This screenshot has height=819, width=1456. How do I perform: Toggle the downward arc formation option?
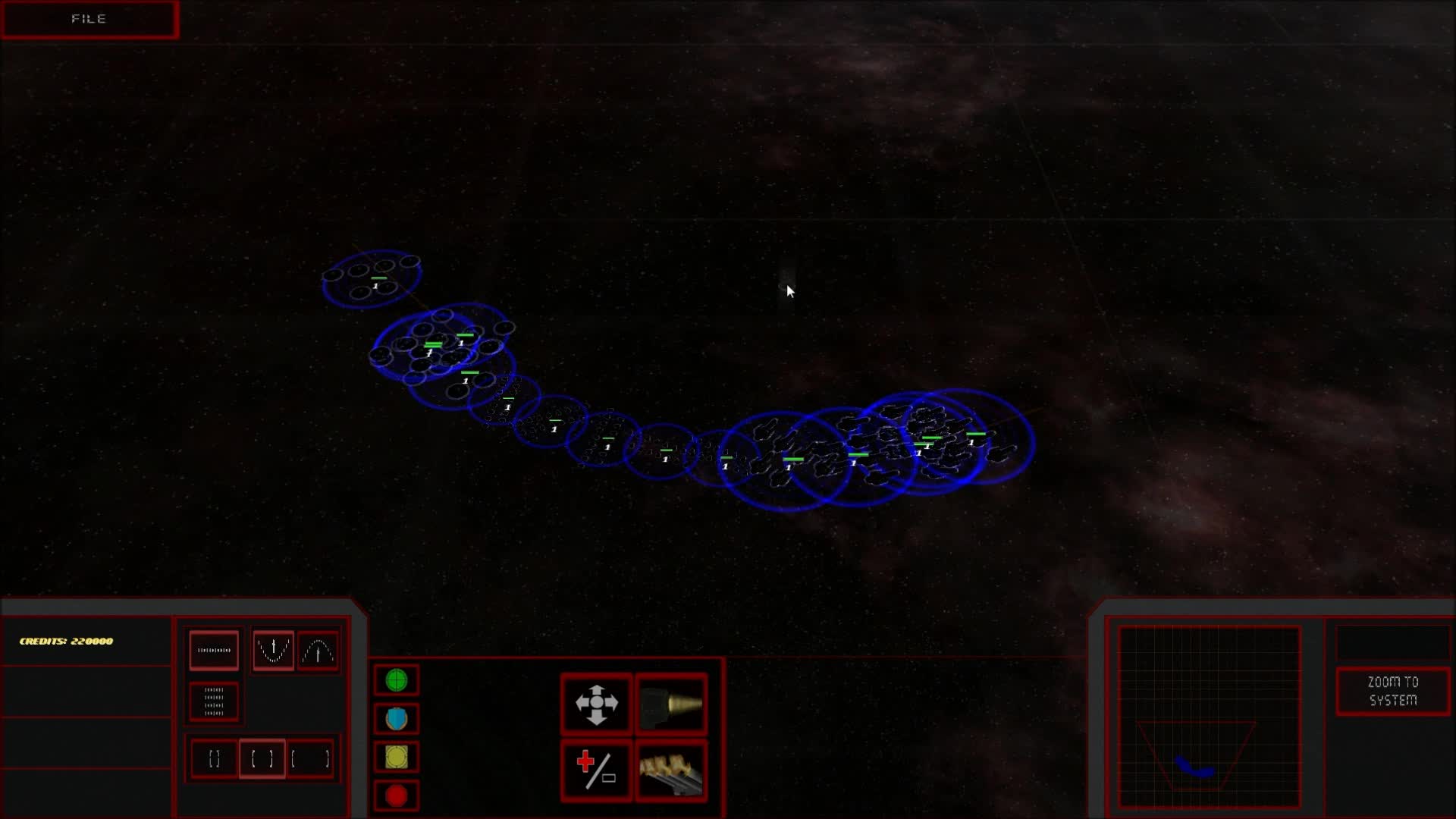coord(273,650)
